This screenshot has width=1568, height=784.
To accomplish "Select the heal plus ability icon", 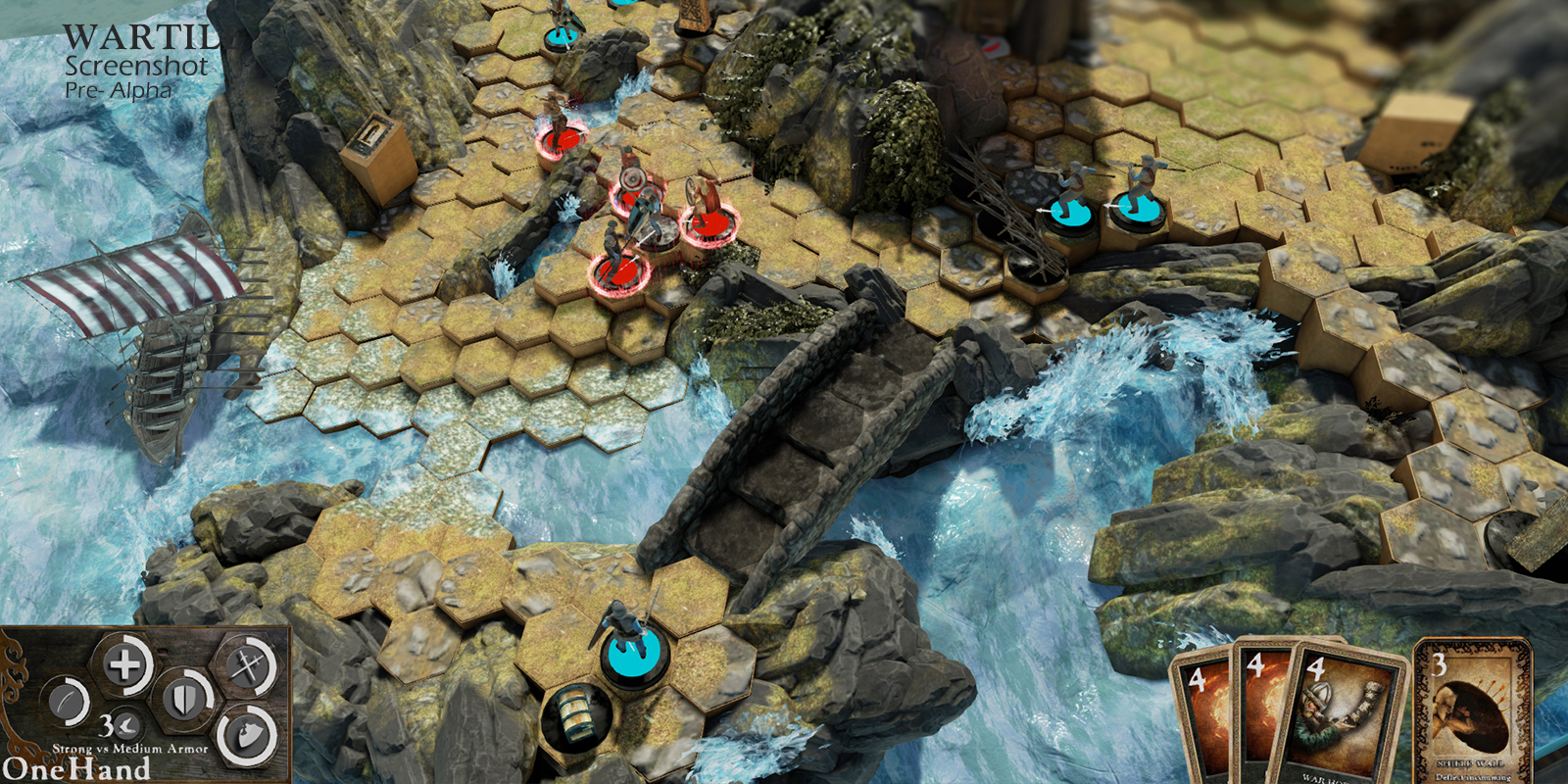I will (x=122, y=665).
